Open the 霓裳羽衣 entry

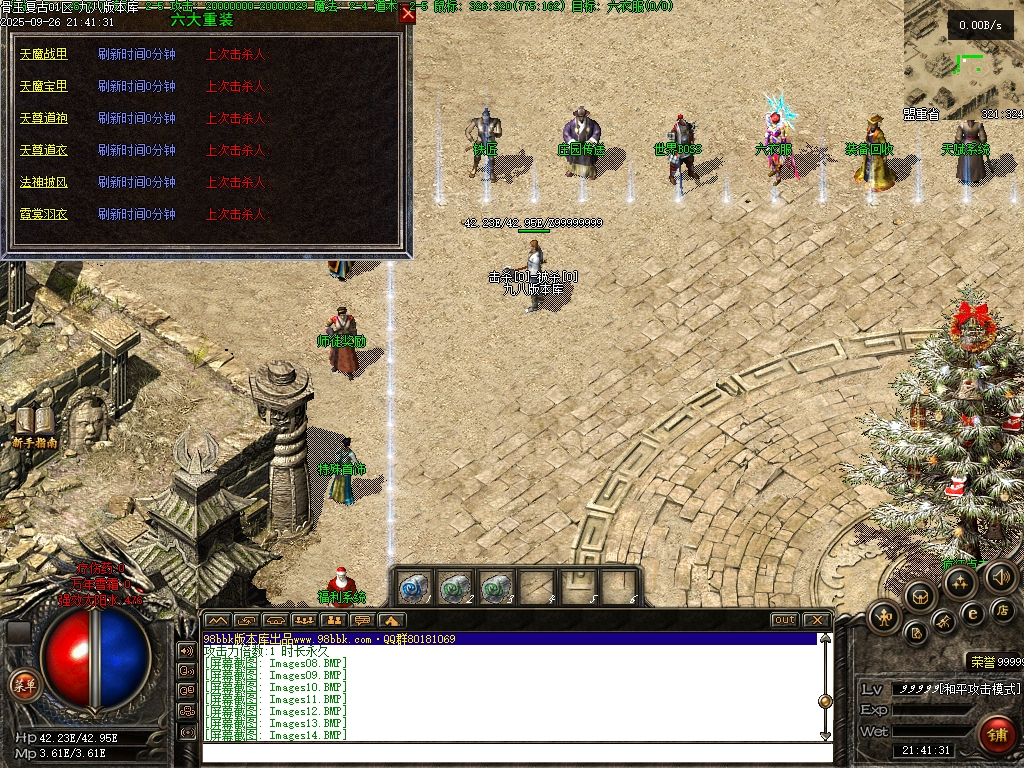coord(44,215)
